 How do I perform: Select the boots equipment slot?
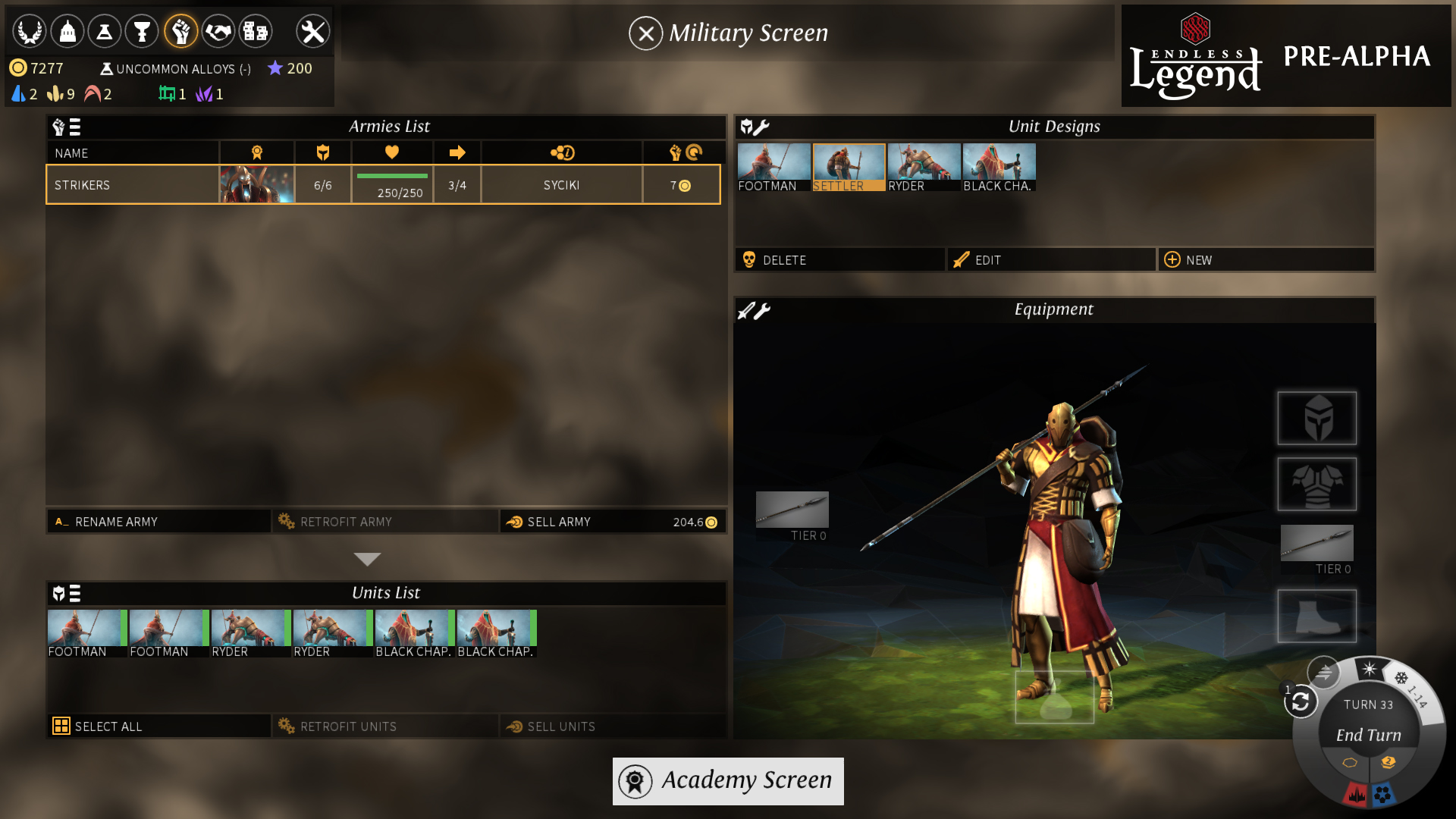coord(1316,616)
